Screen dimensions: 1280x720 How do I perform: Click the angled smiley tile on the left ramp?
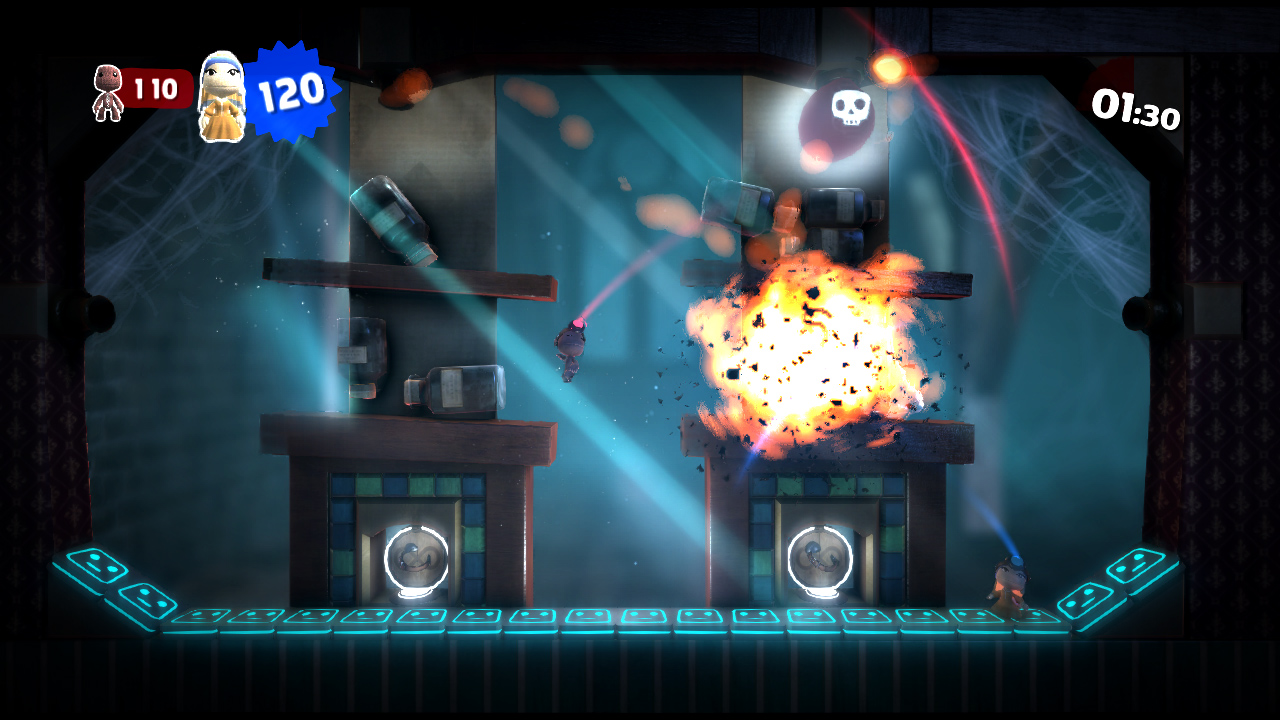pos(148,602)
